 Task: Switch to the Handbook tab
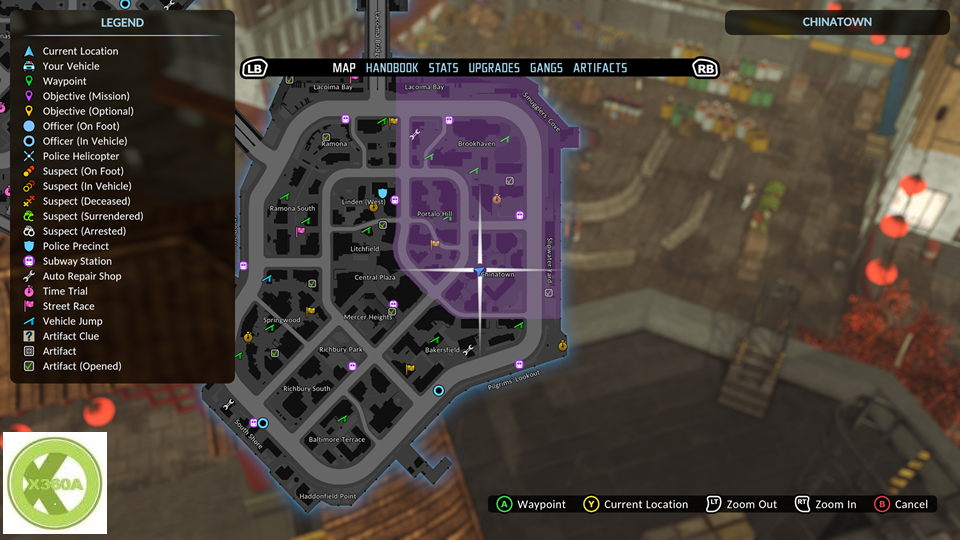[x=392, y=68]
